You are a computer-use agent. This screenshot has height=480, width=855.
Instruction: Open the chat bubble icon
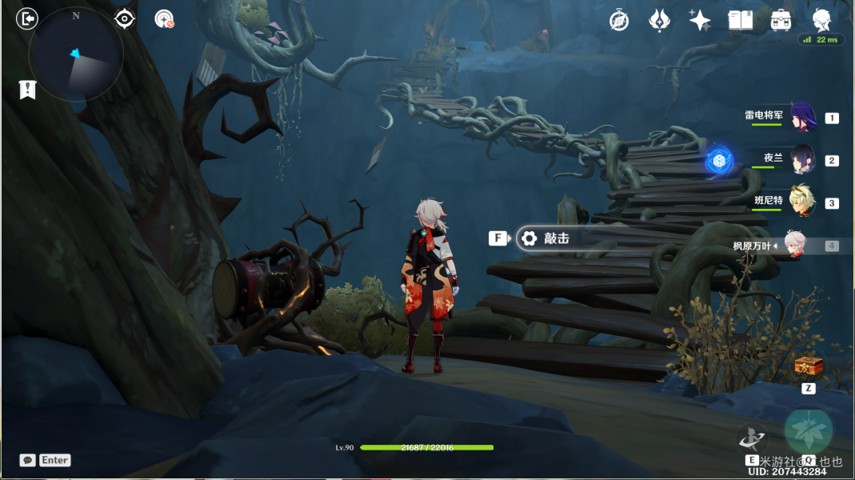click(x=27, y=460)
